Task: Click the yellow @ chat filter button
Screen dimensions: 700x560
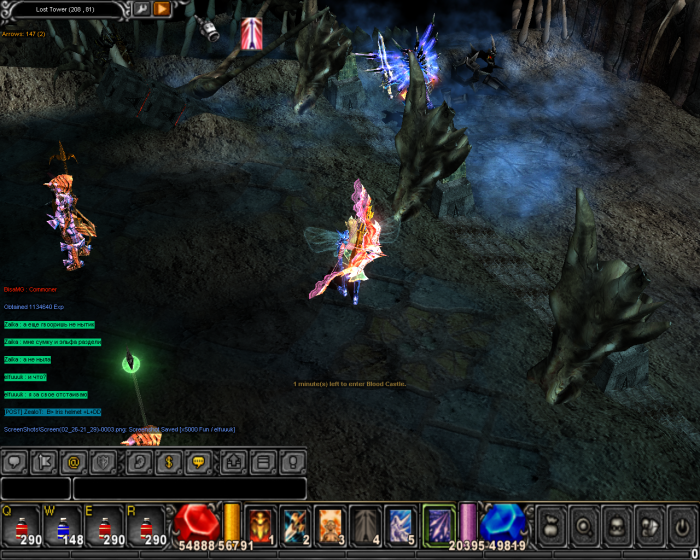Action: [x=72, y=463]
